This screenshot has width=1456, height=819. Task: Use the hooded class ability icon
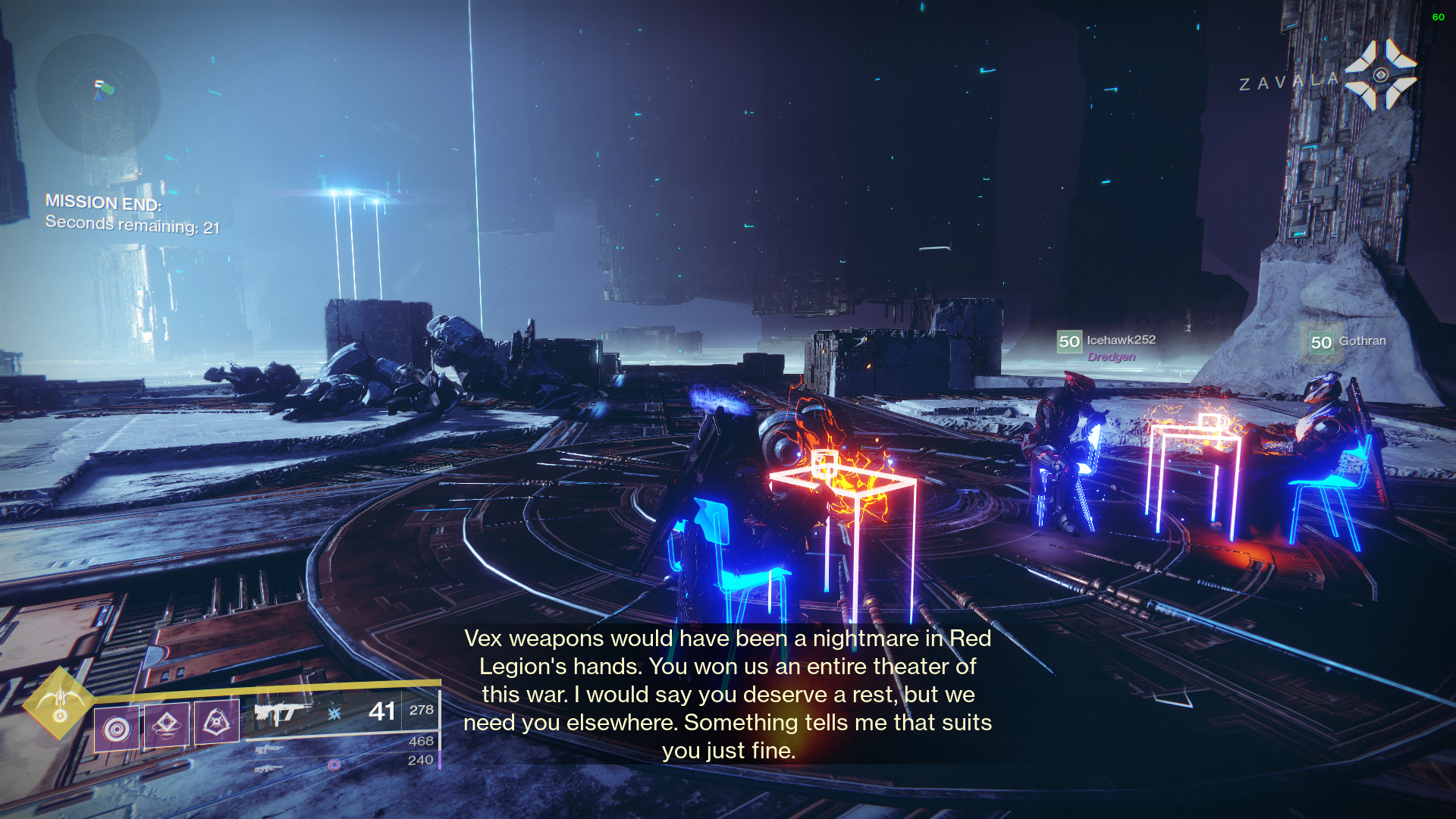pyautogui.click(x=217, y=721)
